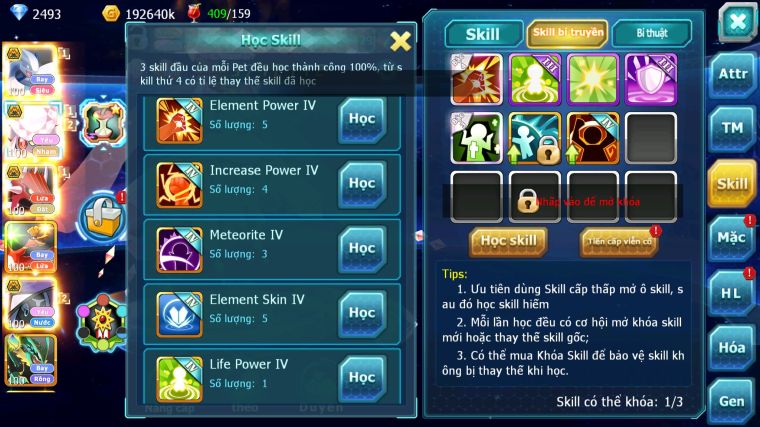Learn the Life Power IV skill
This screenshot has width=760, height=427.
click(362, 376)
